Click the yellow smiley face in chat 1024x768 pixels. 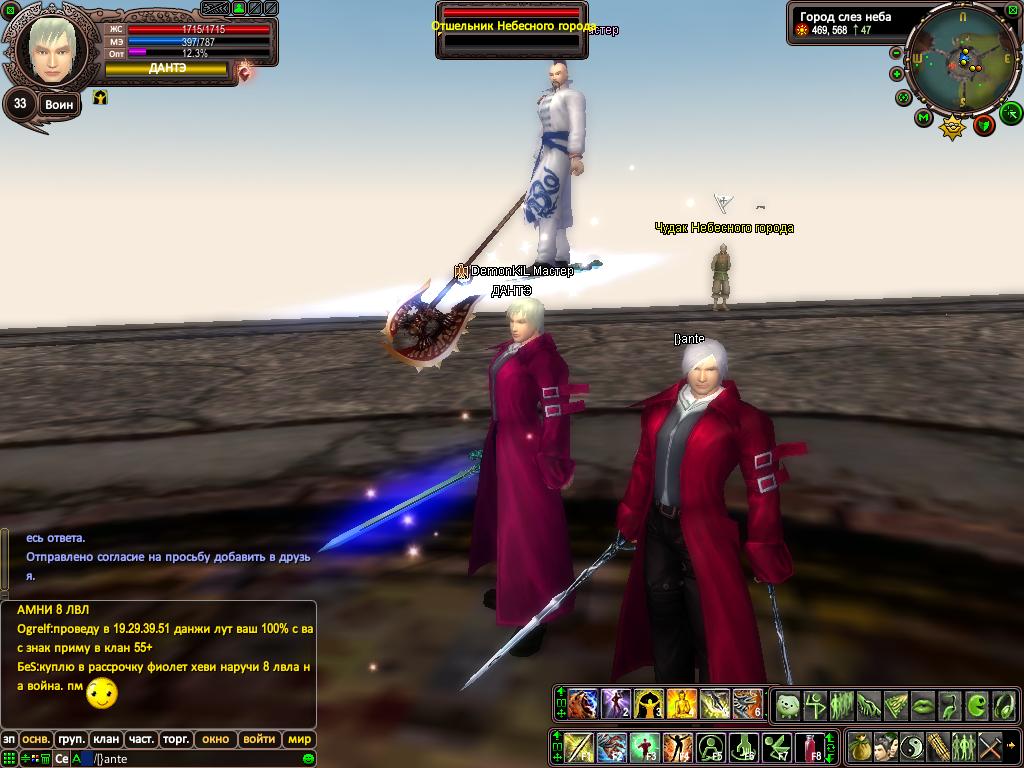[x=102, y=693]
